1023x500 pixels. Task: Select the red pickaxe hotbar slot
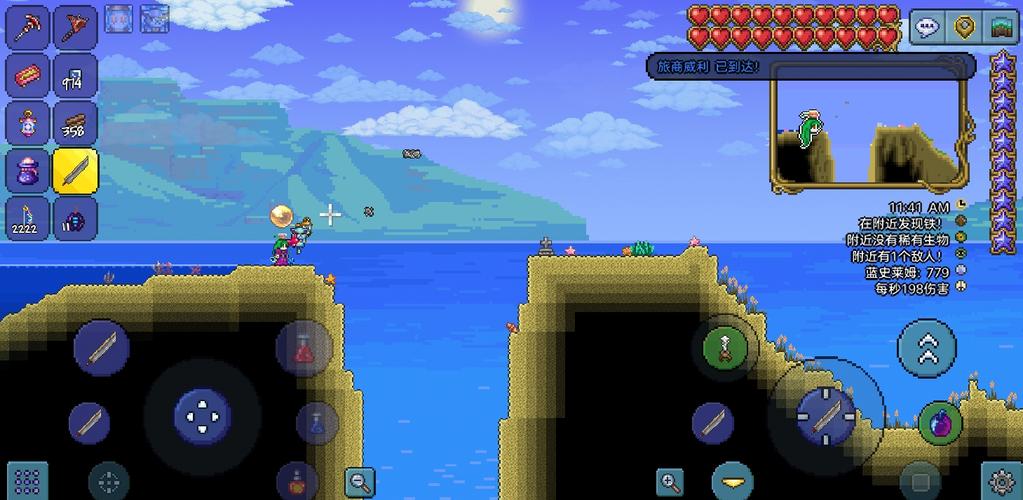point(29,28)
